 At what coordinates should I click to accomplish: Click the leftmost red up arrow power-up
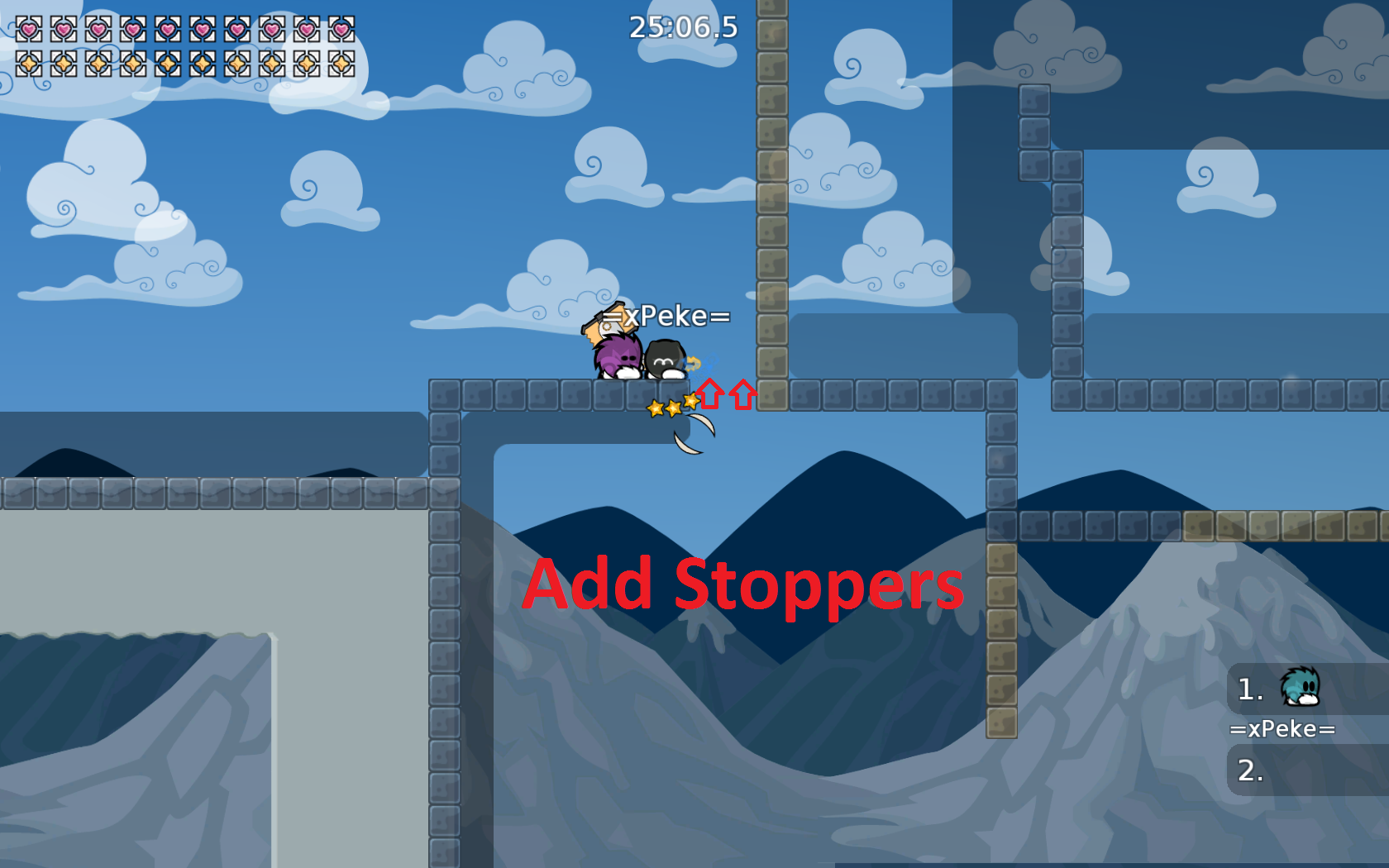tap(710, 394)
